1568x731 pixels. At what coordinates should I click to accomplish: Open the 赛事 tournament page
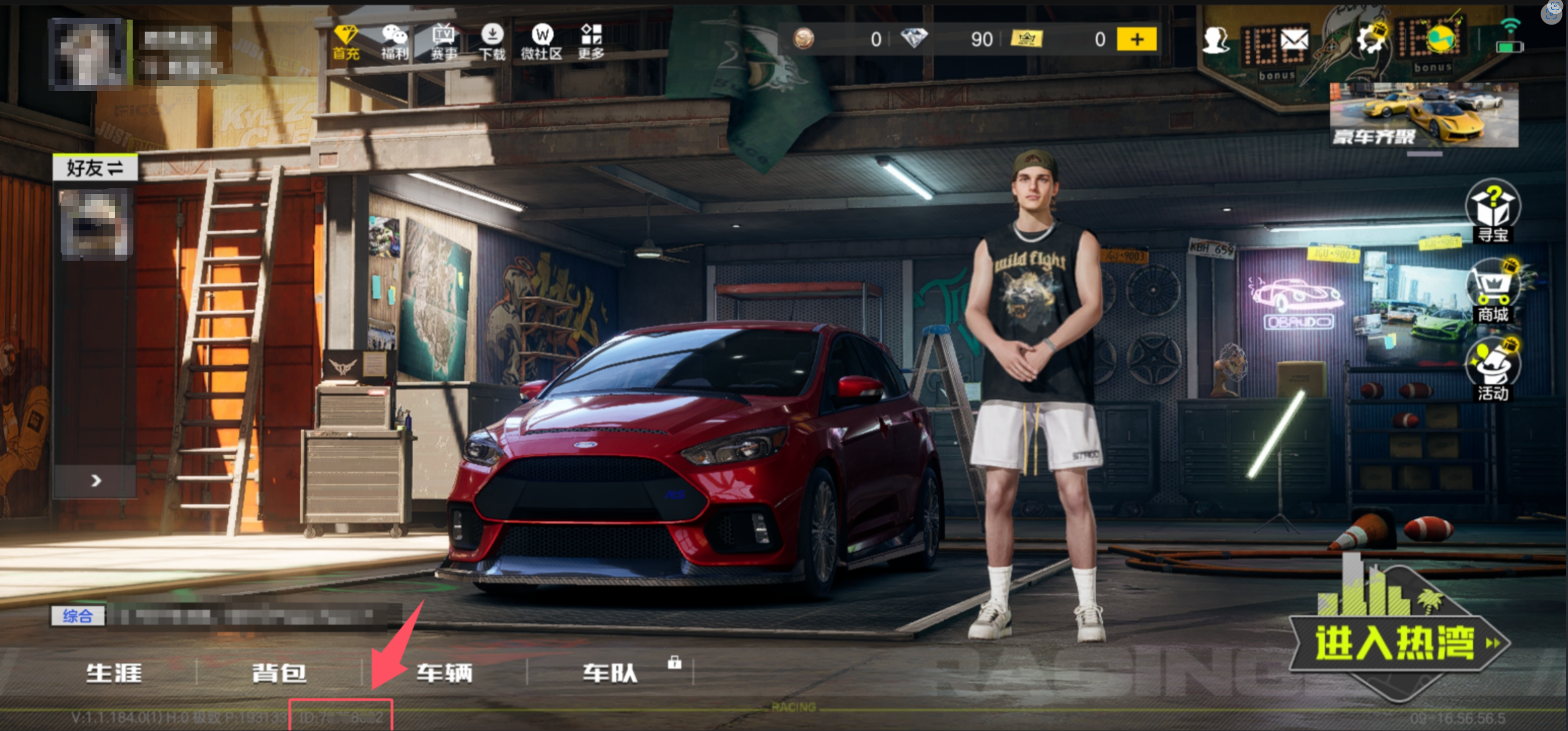(x=444, y=42)
